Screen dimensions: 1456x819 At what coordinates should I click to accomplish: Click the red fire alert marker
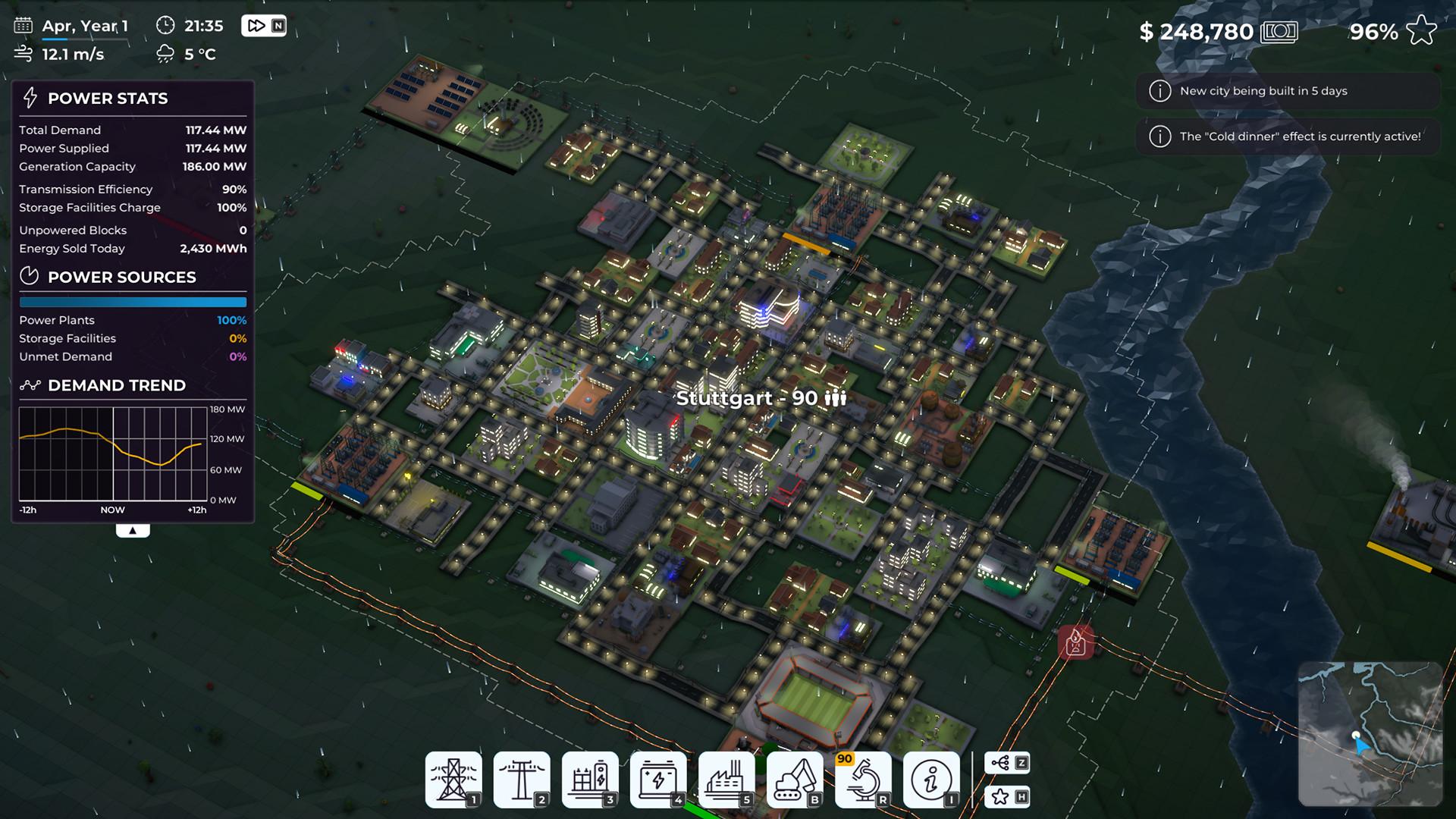pyautogui.click(x=1075, y=643)
